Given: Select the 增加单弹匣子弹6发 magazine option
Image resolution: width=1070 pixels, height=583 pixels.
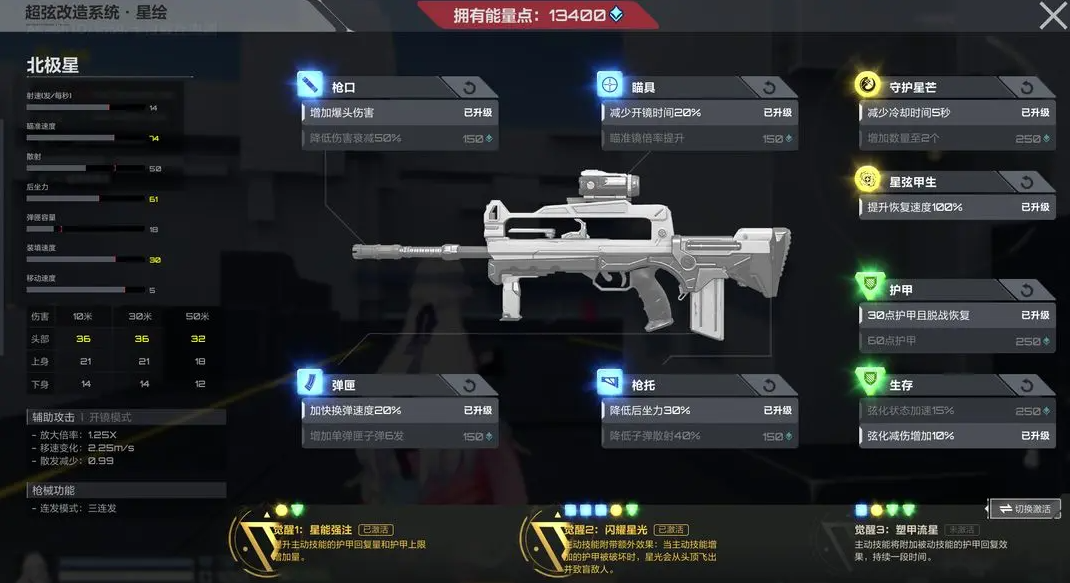Looking at the screenshot, I should pyautogui.click(x=400, y=436).
